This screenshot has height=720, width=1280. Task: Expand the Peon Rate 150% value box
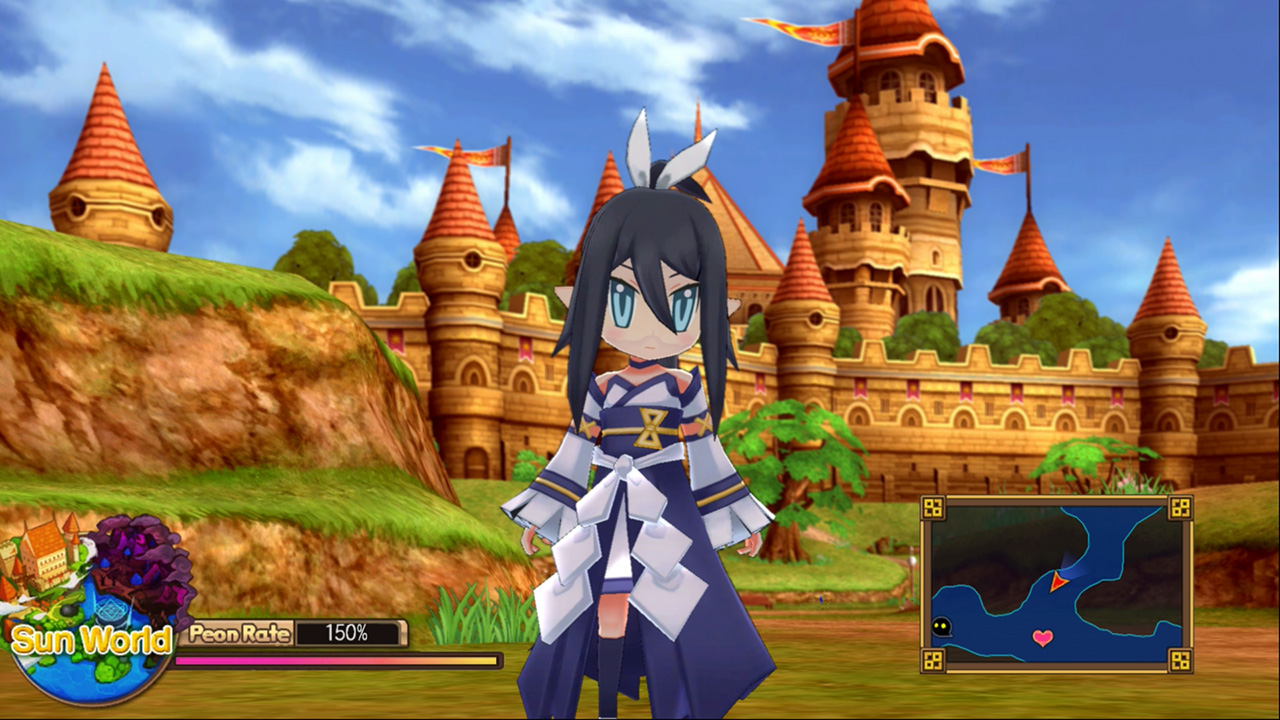(x=348, y=634)
